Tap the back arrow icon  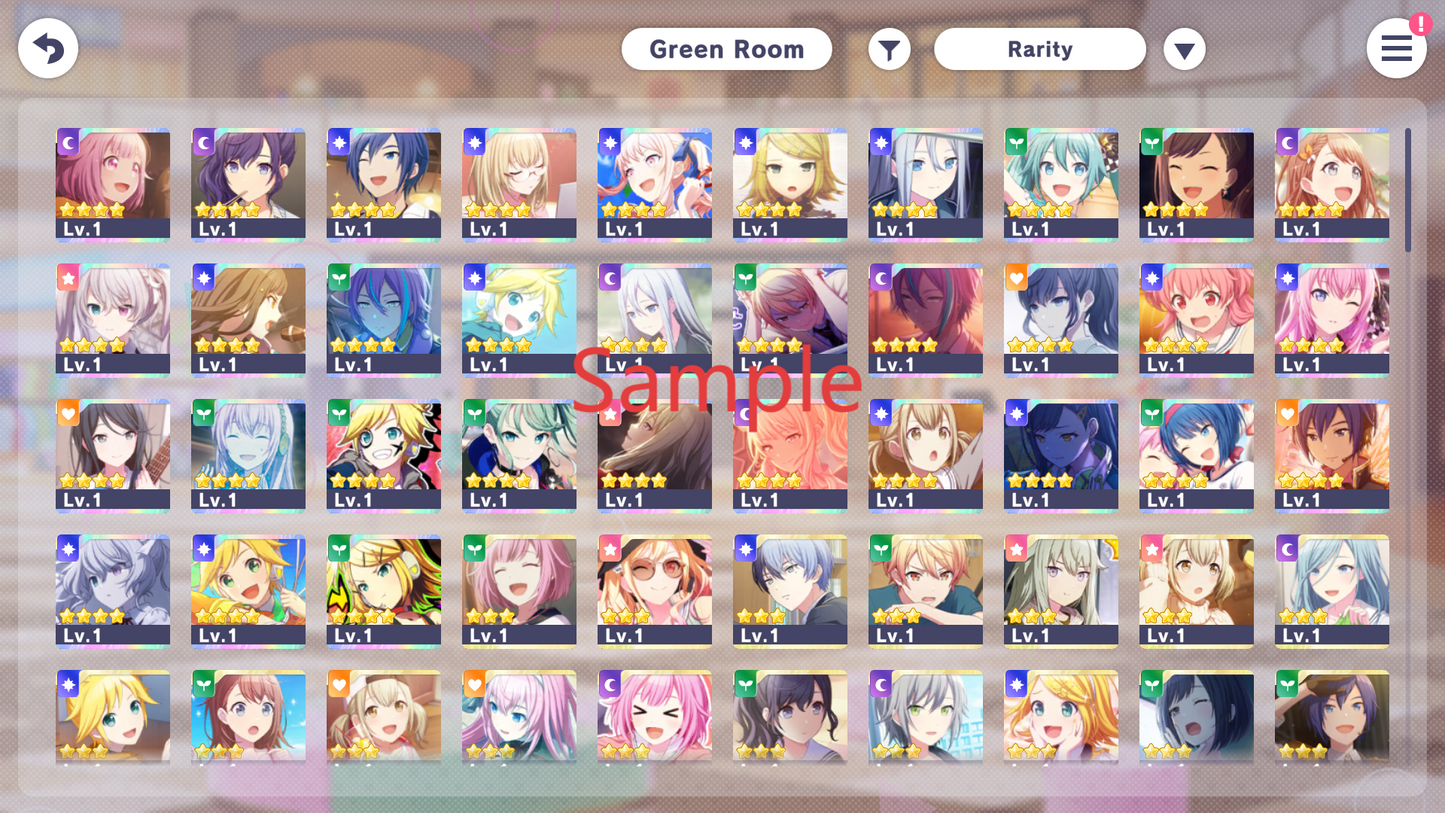click(x=48, y=48)
